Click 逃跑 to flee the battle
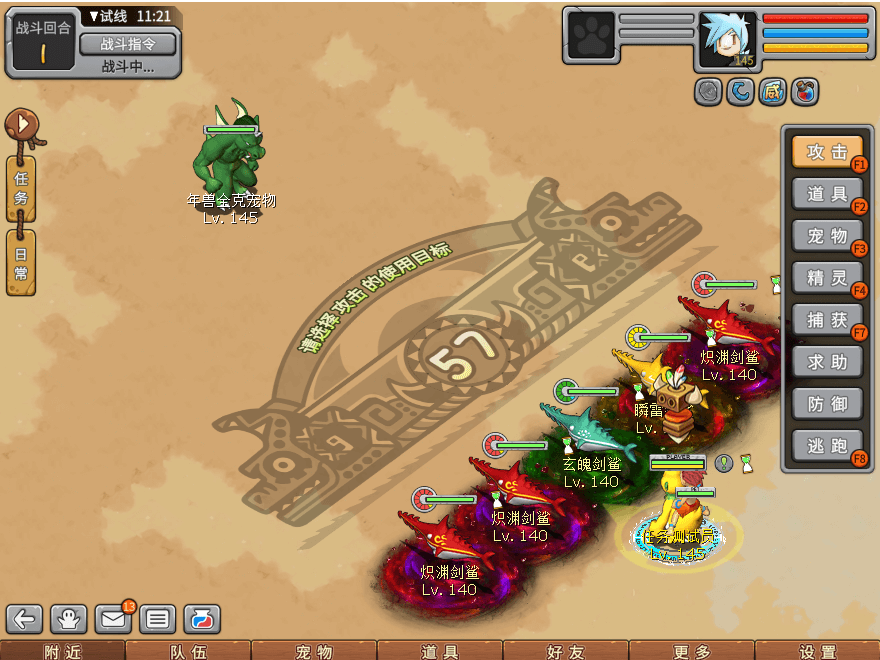Viewport: 880px width, 660px height. click(x=827, y=446)
